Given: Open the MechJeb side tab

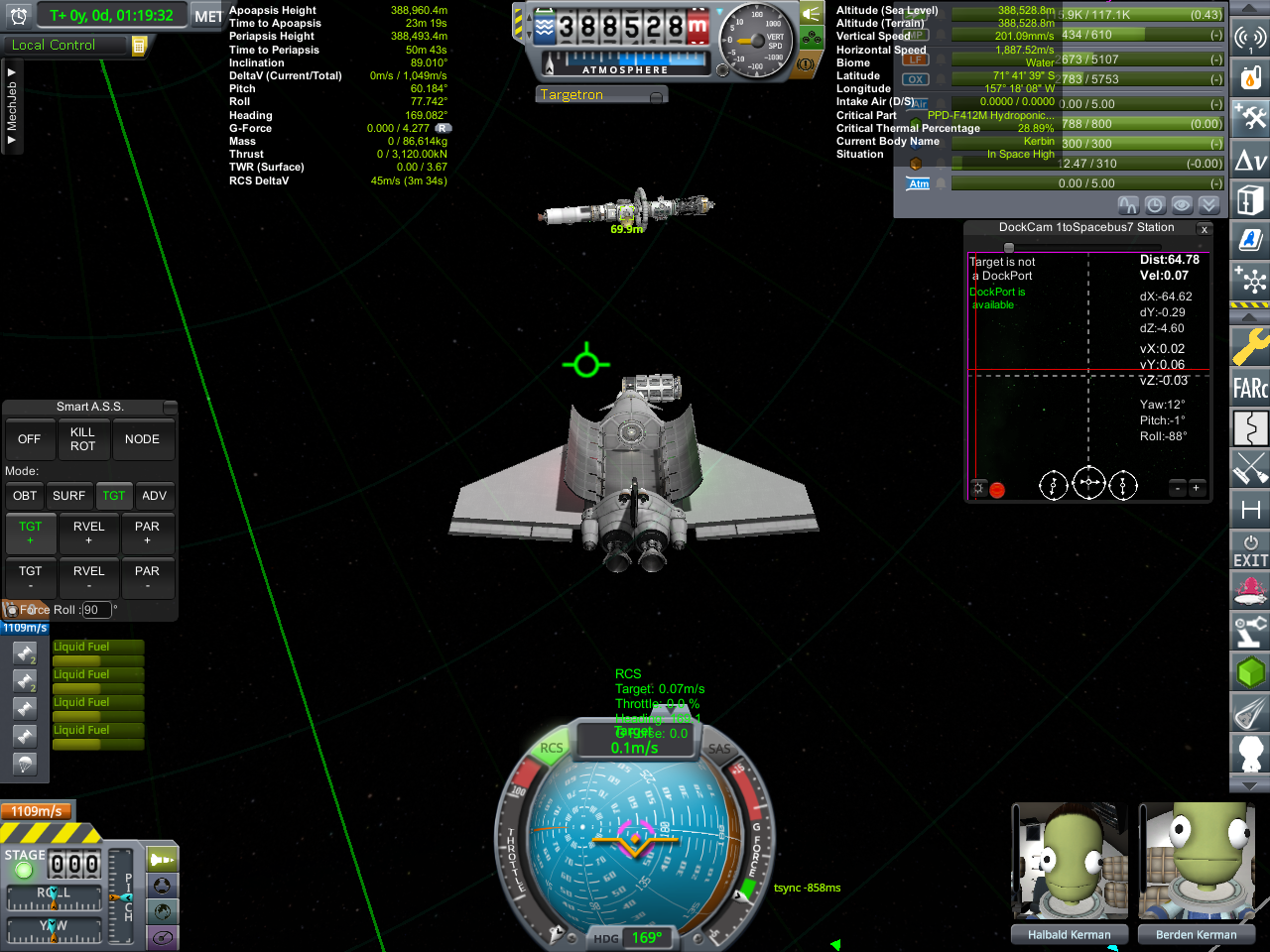Looking at the screenshot, I should coord(12,106).
